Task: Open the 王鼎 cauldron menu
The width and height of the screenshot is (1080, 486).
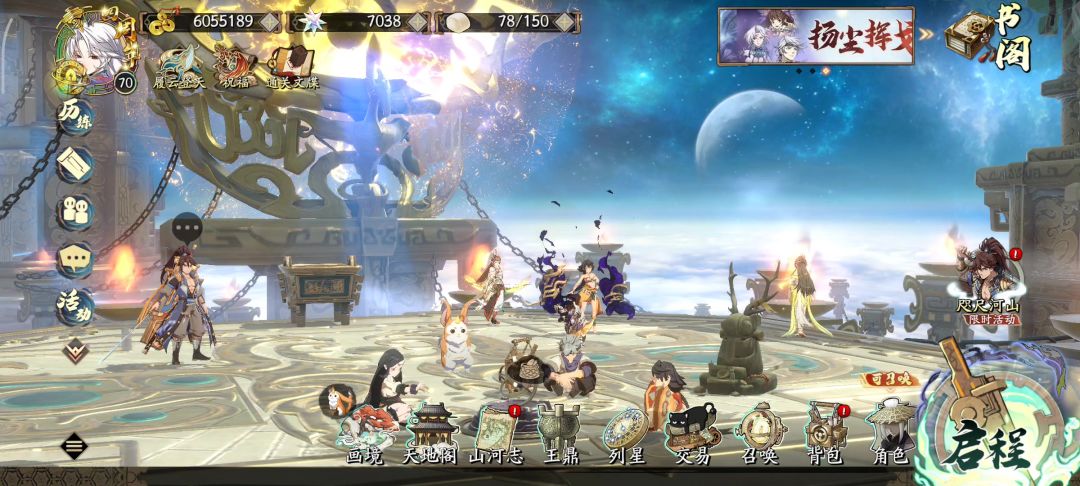Action: pos(559,432)
